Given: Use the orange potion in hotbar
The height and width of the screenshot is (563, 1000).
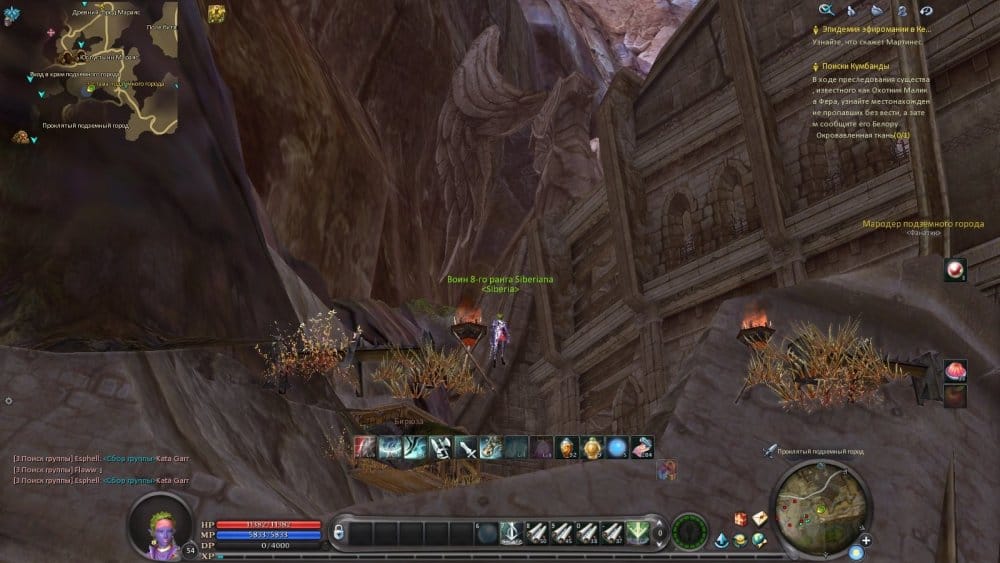Looking at the screenshot, I should (x=568, y=448).
